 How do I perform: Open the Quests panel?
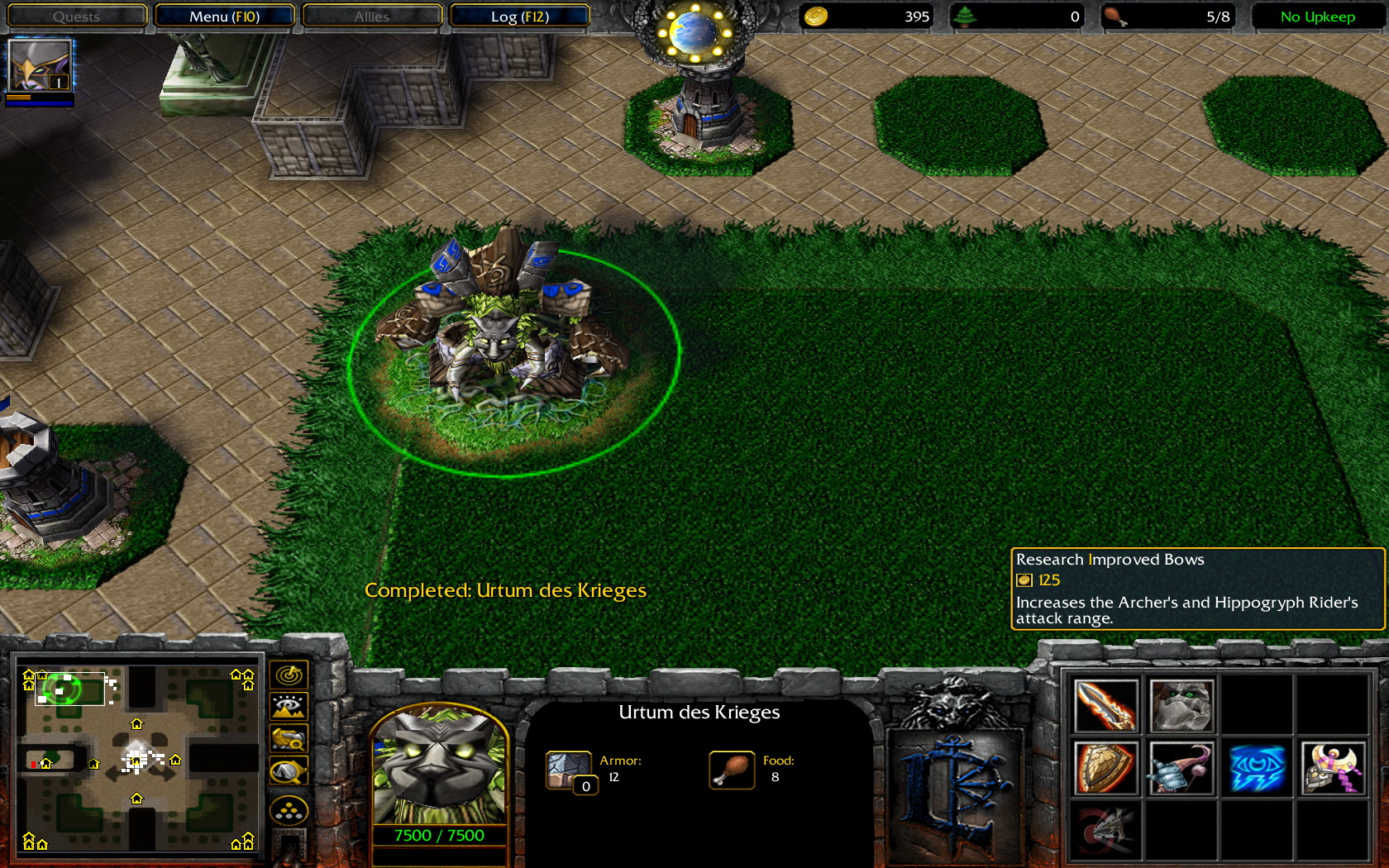(x=76, y=15)
